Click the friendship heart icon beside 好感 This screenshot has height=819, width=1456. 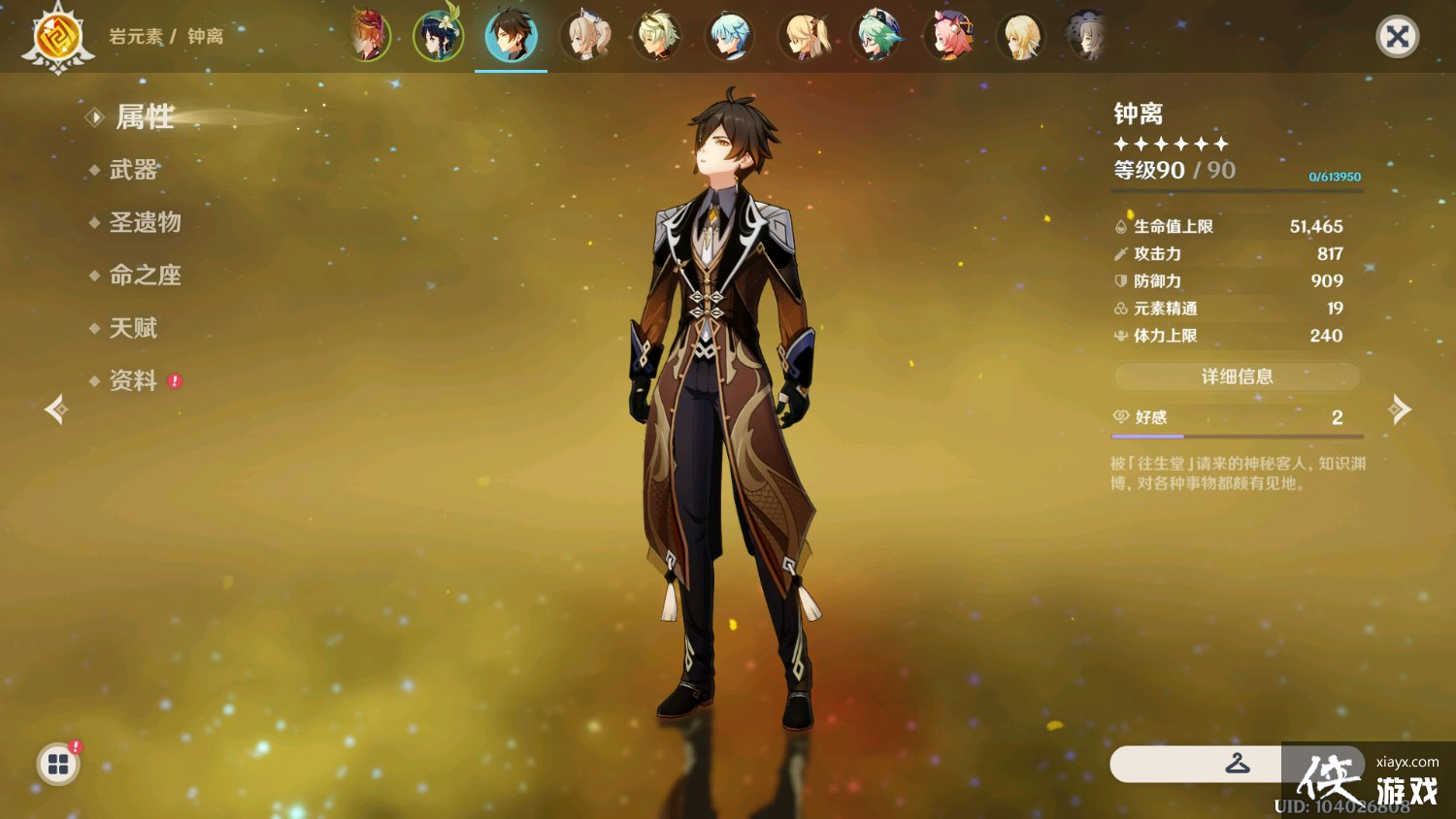click(x=1124, y=417)
